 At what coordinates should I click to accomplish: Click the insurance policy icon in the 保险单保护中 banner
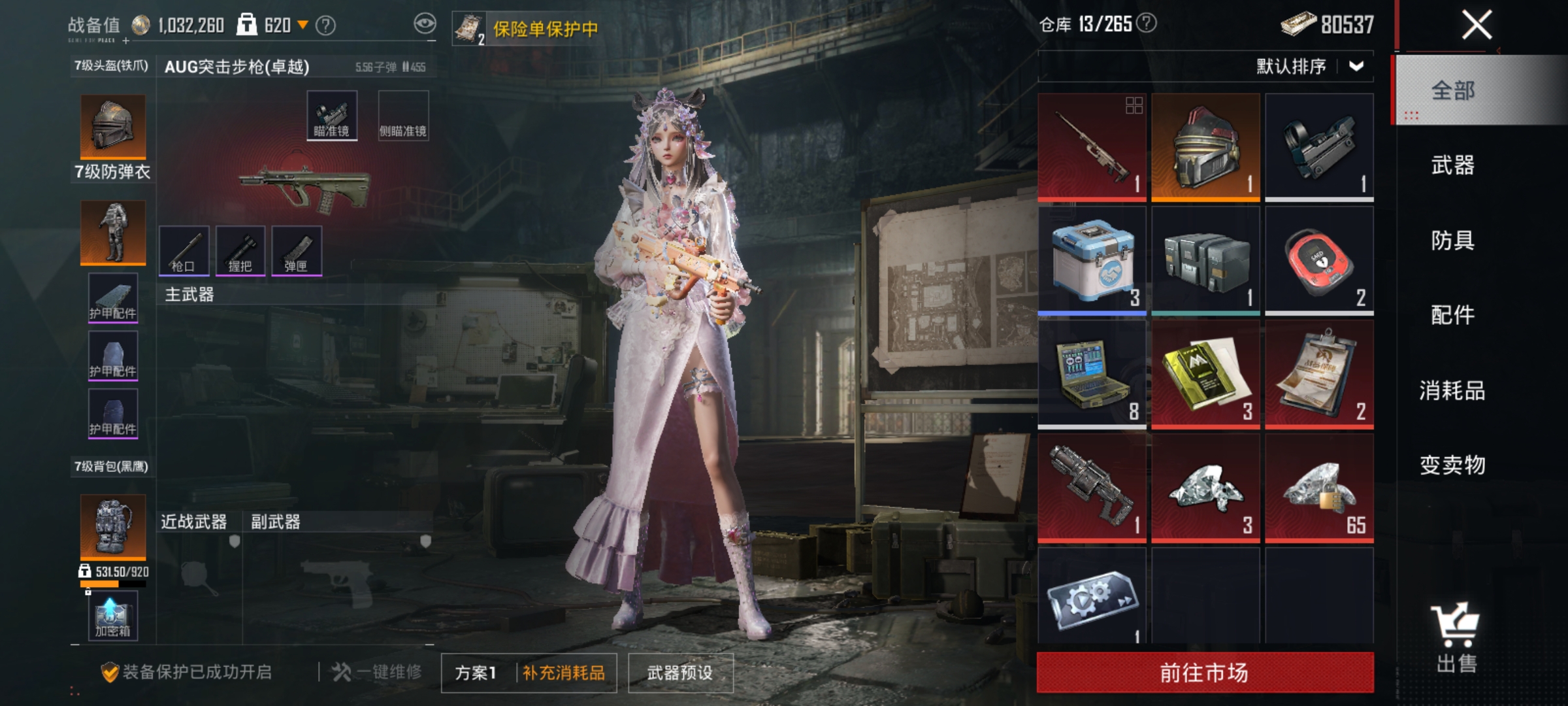[469, 27]
